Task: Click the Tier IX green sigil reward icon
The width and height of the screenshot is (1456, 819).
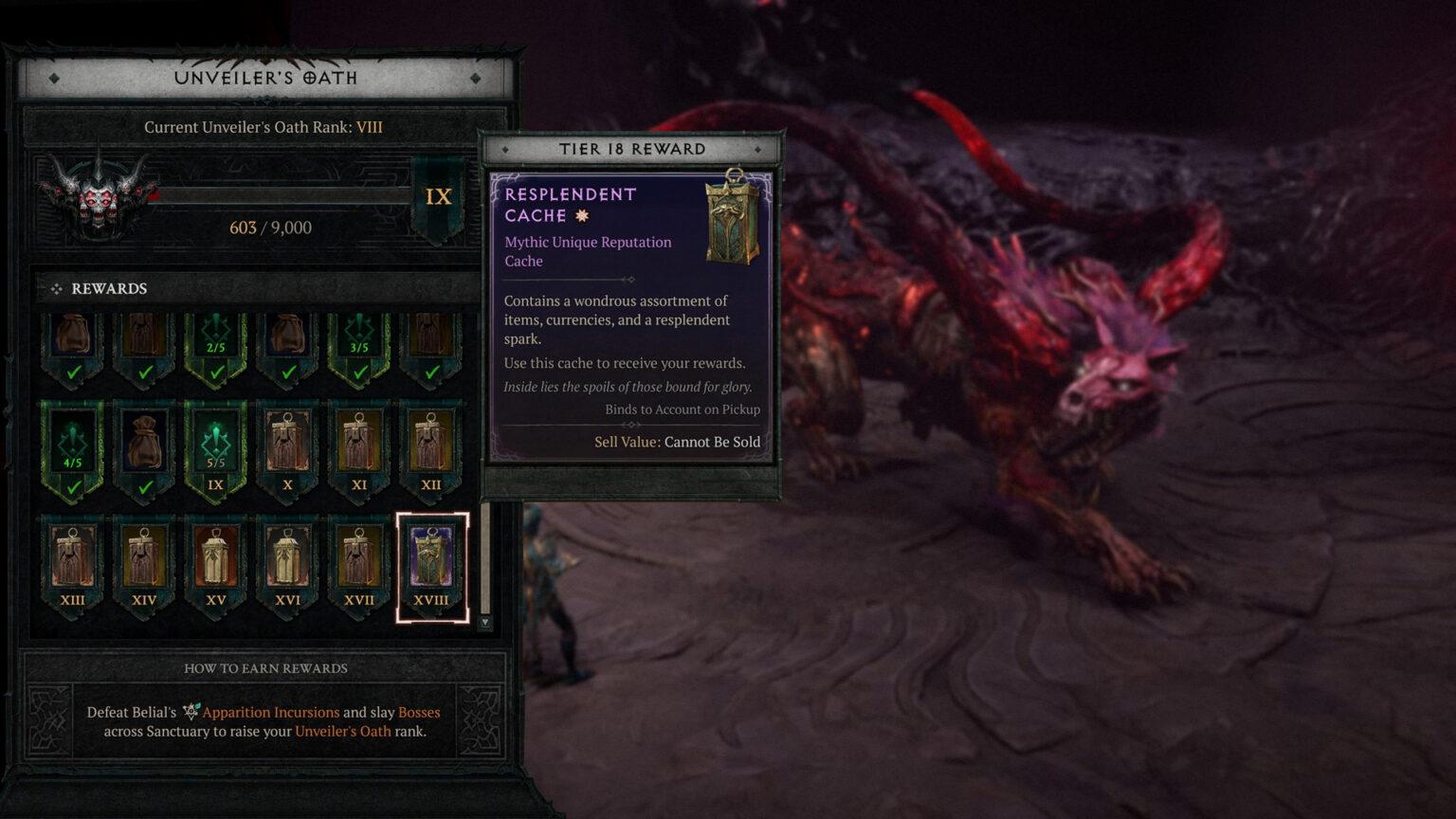Action: tap(214, 441)
